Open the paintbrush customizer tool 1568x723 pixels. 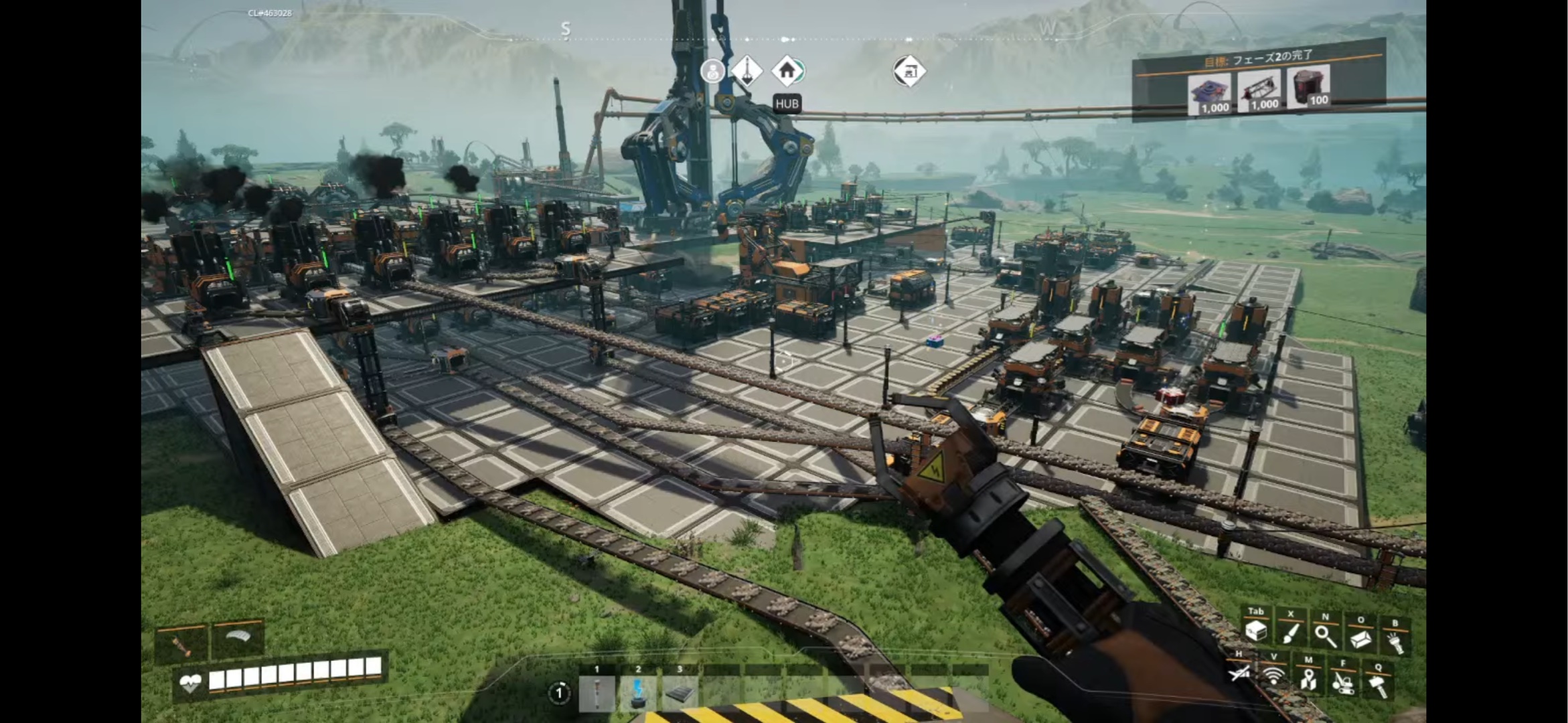point(1290,632)
